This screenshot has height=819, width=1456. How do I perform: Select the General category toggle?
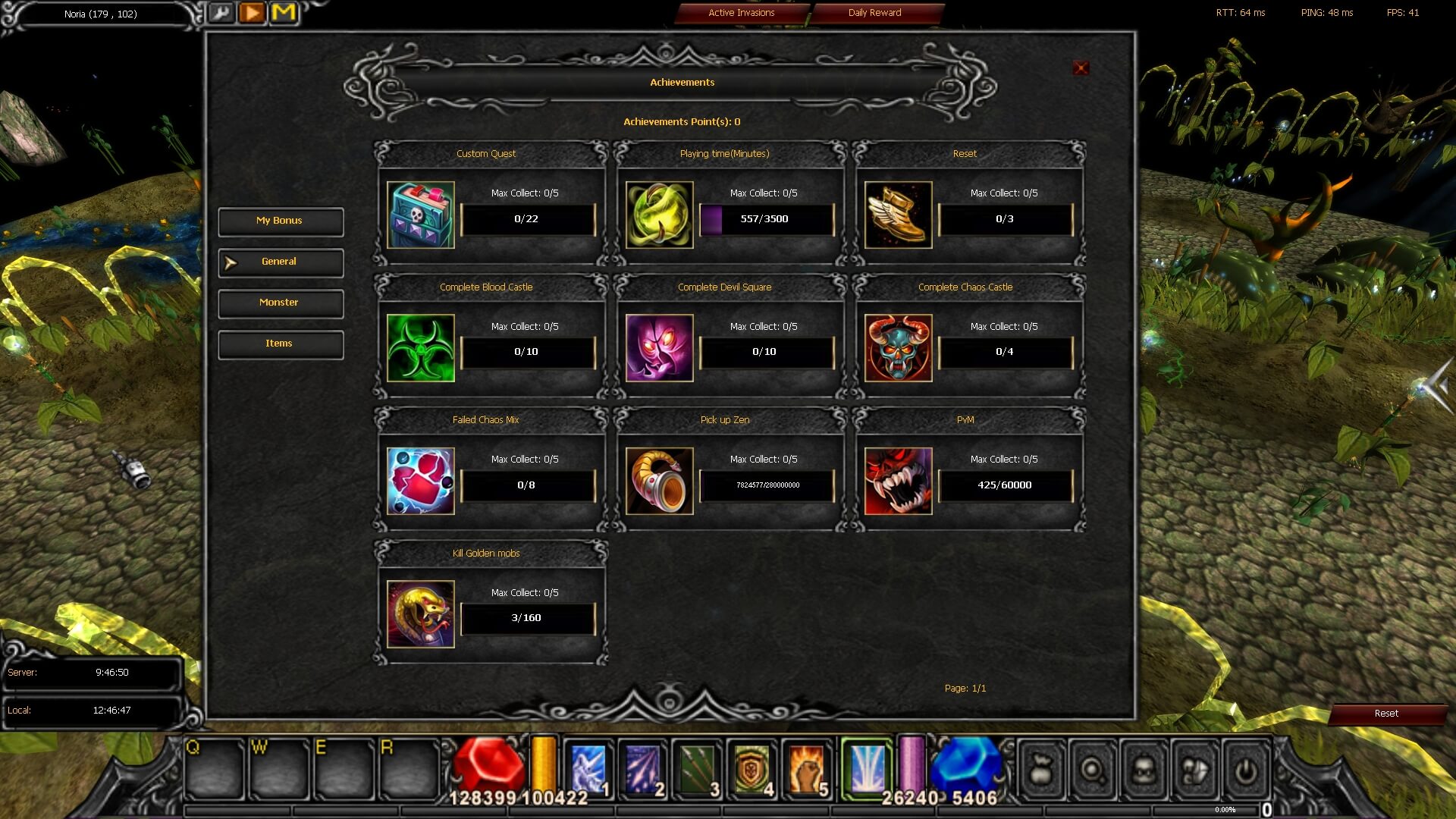[280, 262]
